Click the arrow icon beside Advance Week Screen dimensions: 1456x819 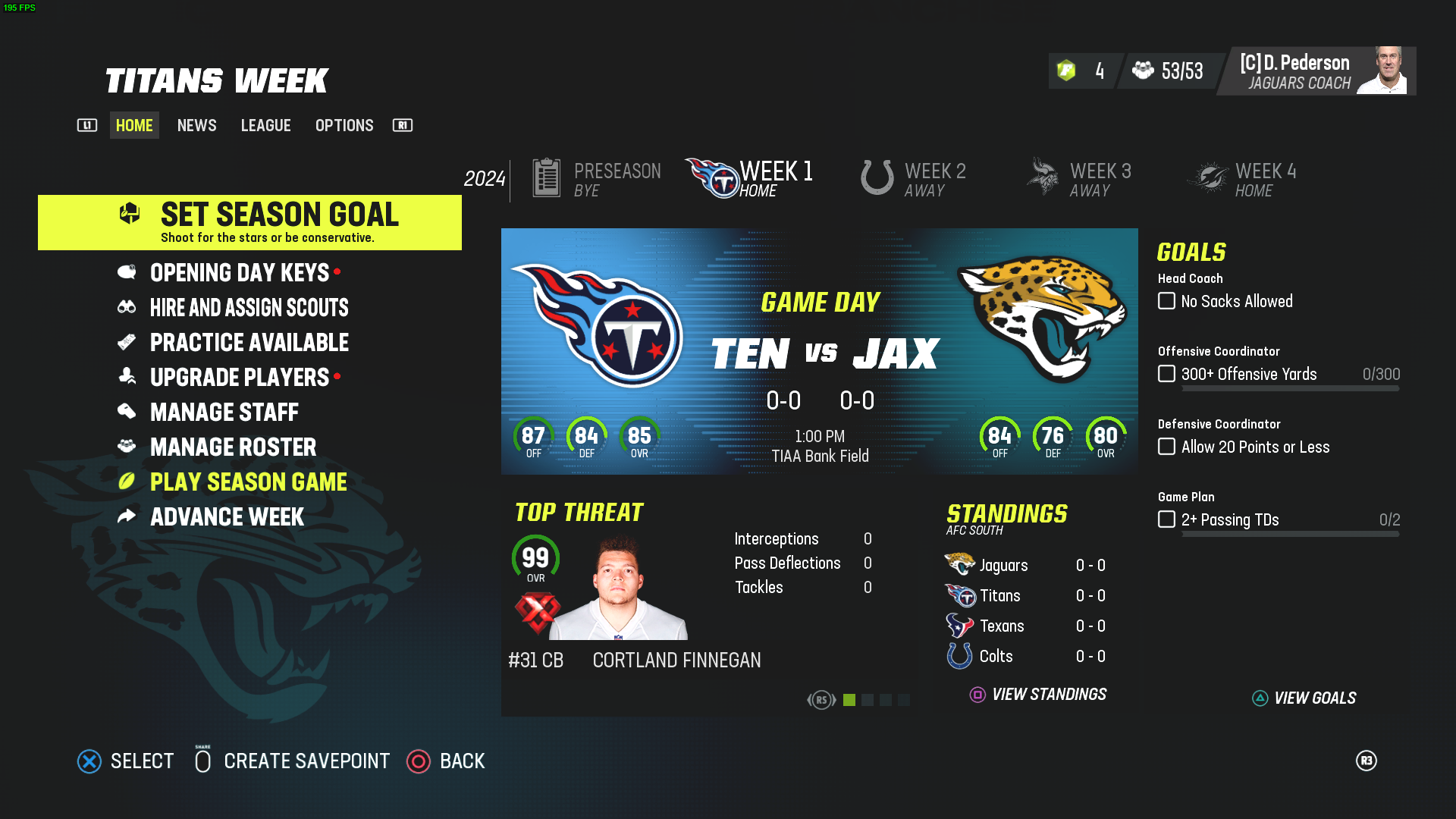coord(128,516)
